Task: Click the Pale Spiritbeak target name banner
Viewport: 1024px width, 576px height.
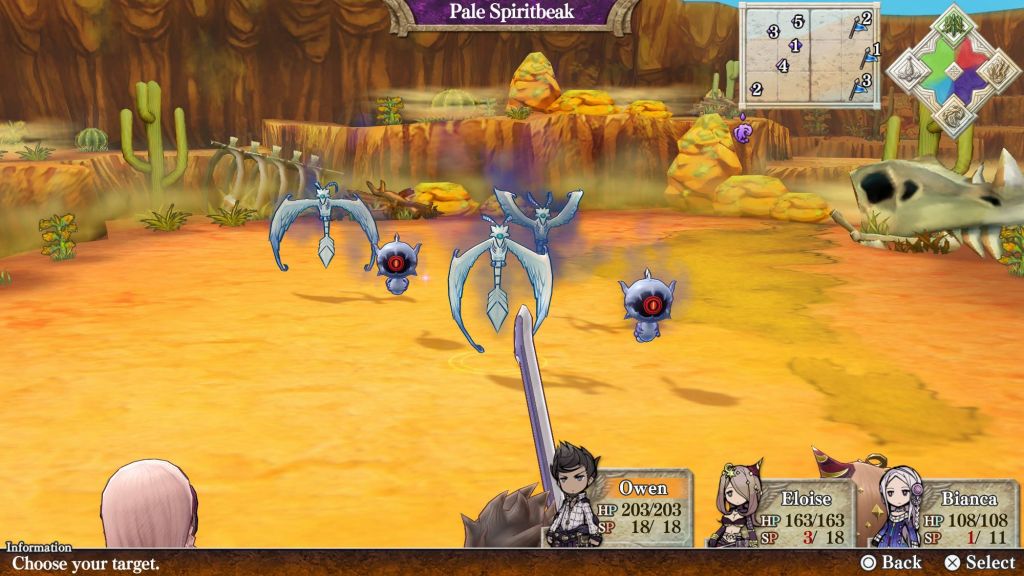Action: [x=510, y=13]
